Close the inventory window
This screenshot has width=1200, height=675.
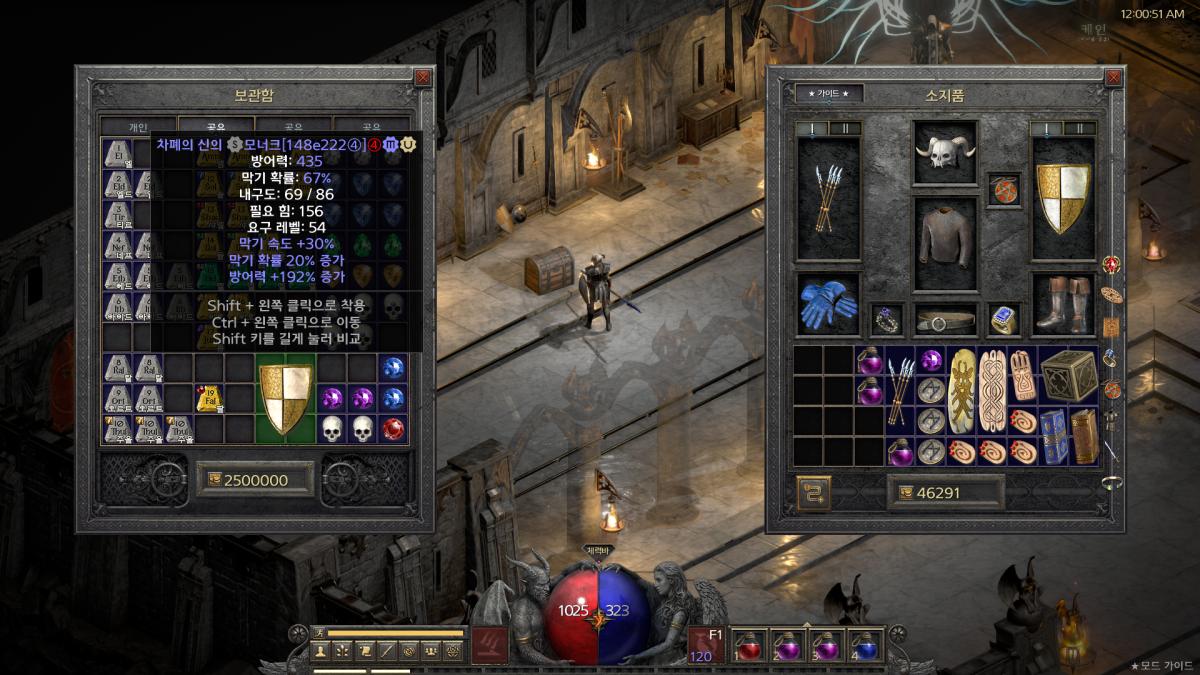[x=1115, y=77]
